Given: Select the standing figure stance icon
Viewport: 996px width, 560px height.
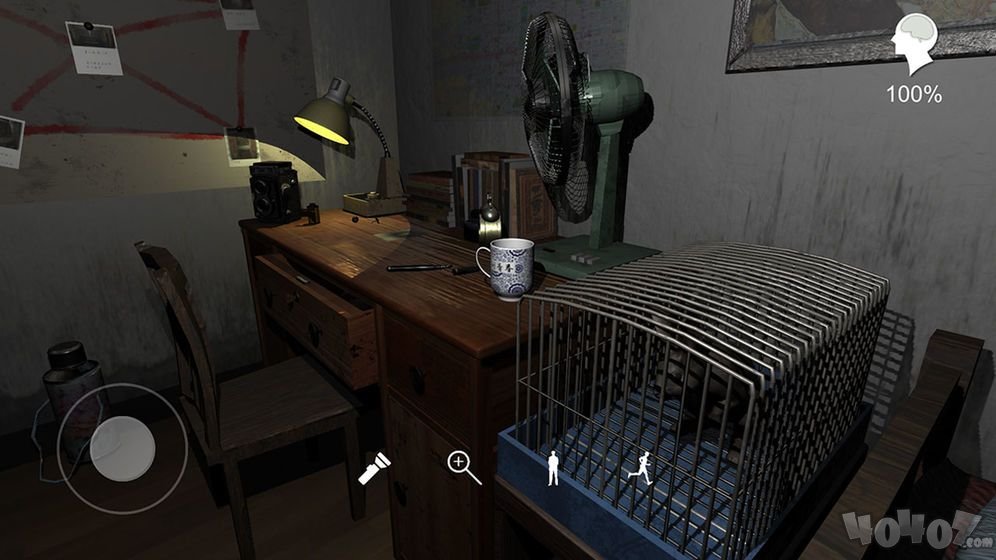Looking at the screenshot, I should click(553, 468).
